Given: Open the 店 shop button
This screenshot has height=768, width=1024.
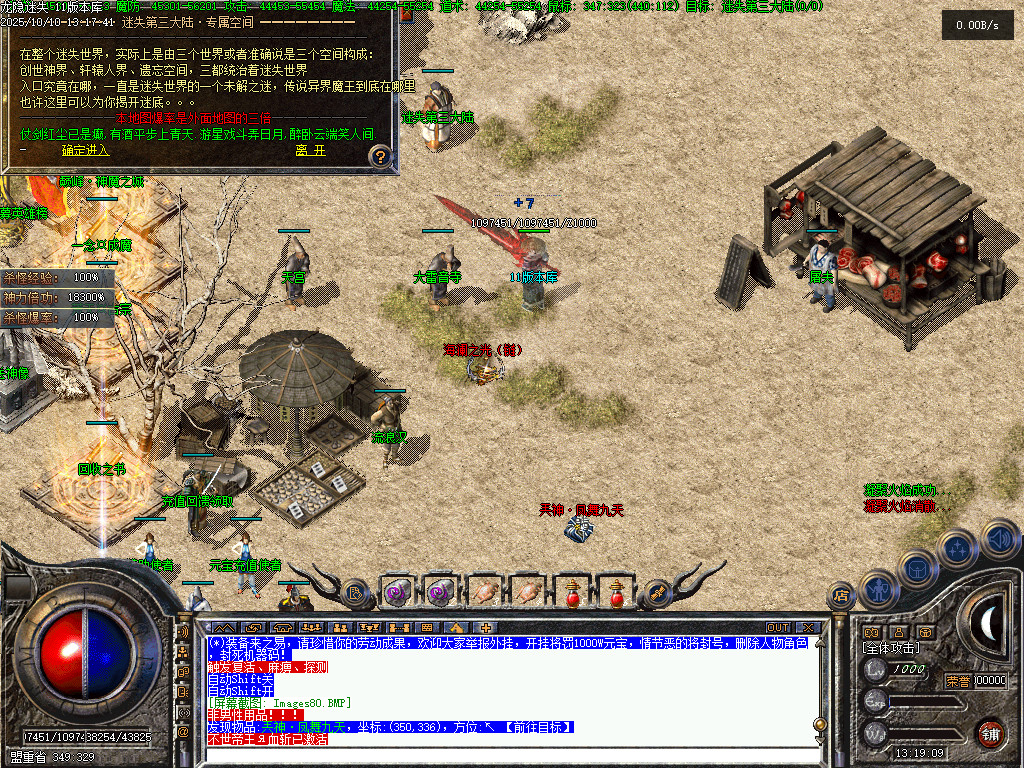Looking at the screenshot, I should pyautogui.click(x=841, y=597).
